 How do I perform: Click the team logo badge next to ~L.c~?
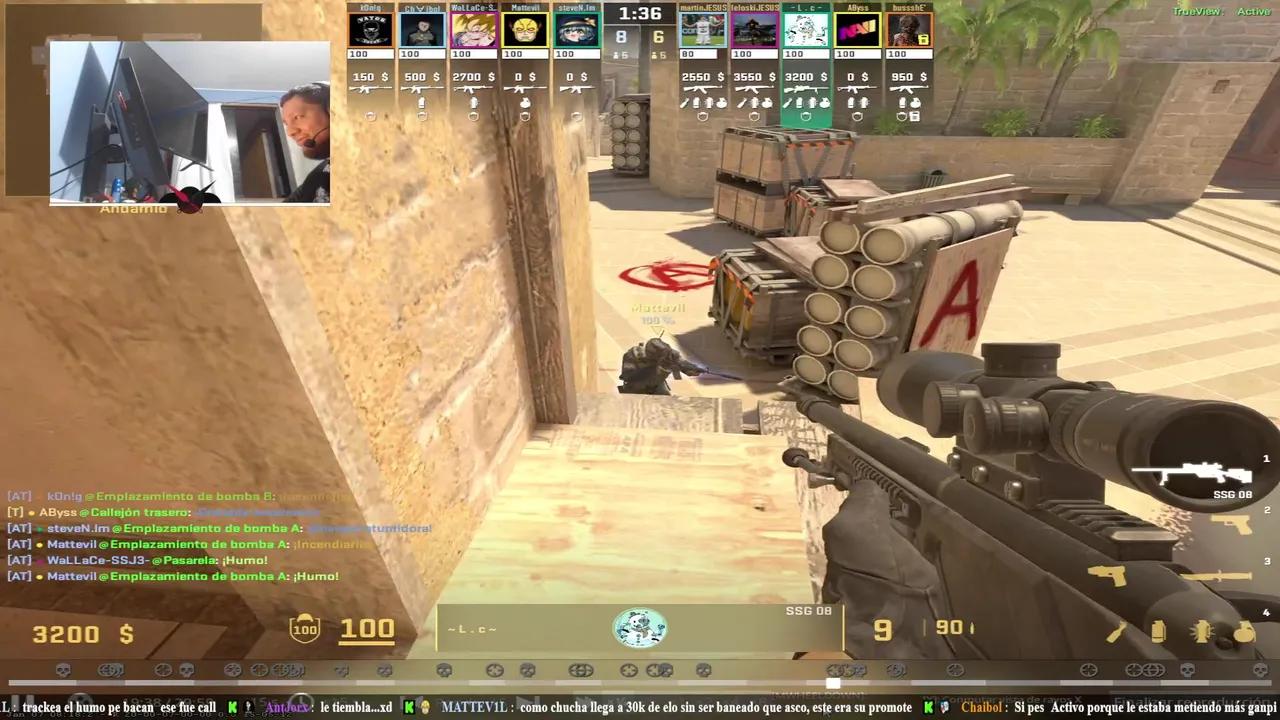point(640,628)
